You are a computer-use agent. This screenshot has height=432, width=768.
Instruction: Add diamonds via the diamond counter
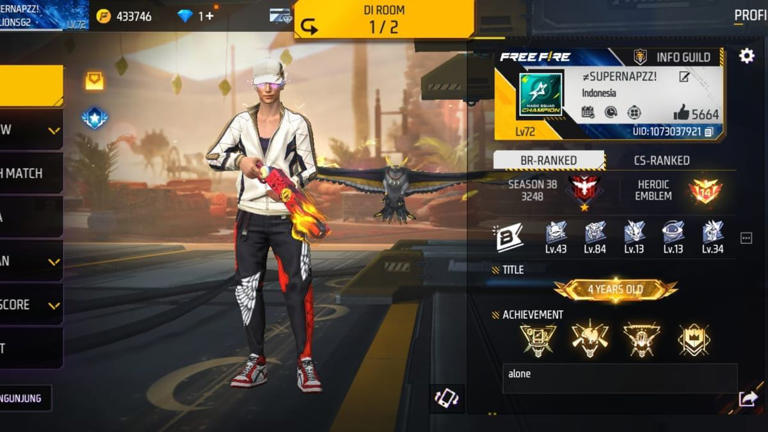195,16
